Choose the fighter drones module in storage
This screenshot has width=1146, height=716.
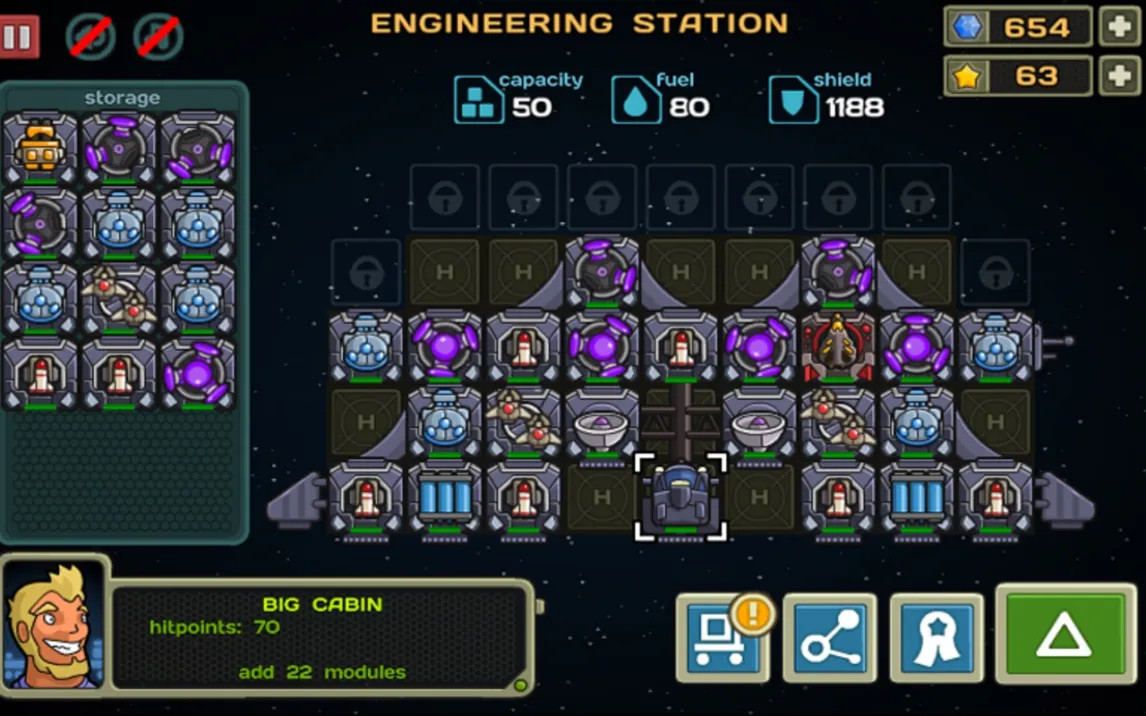(x=118, y=298)
